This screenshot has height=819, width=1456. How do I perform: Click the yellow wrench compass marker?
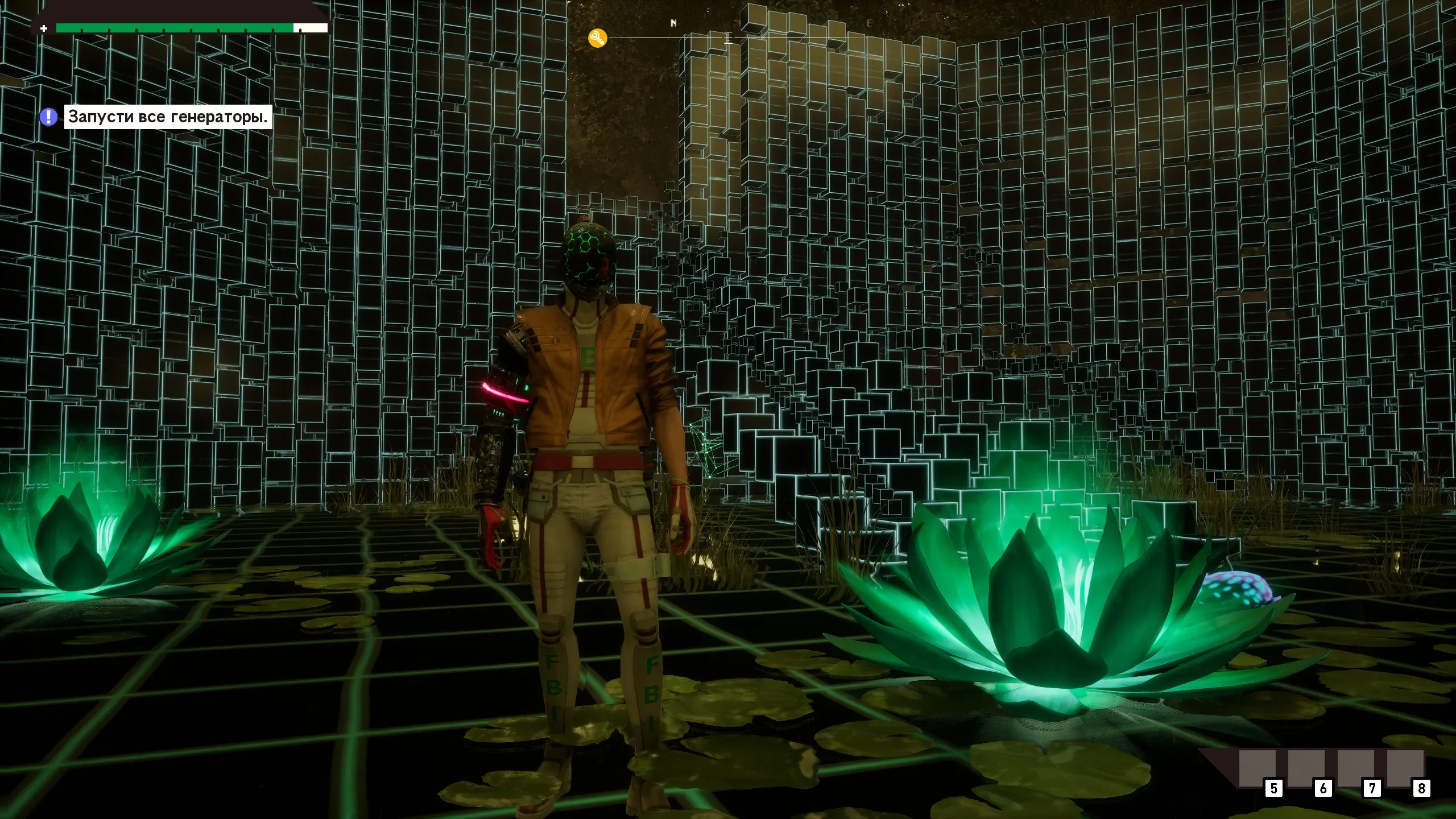click(597, 38)
